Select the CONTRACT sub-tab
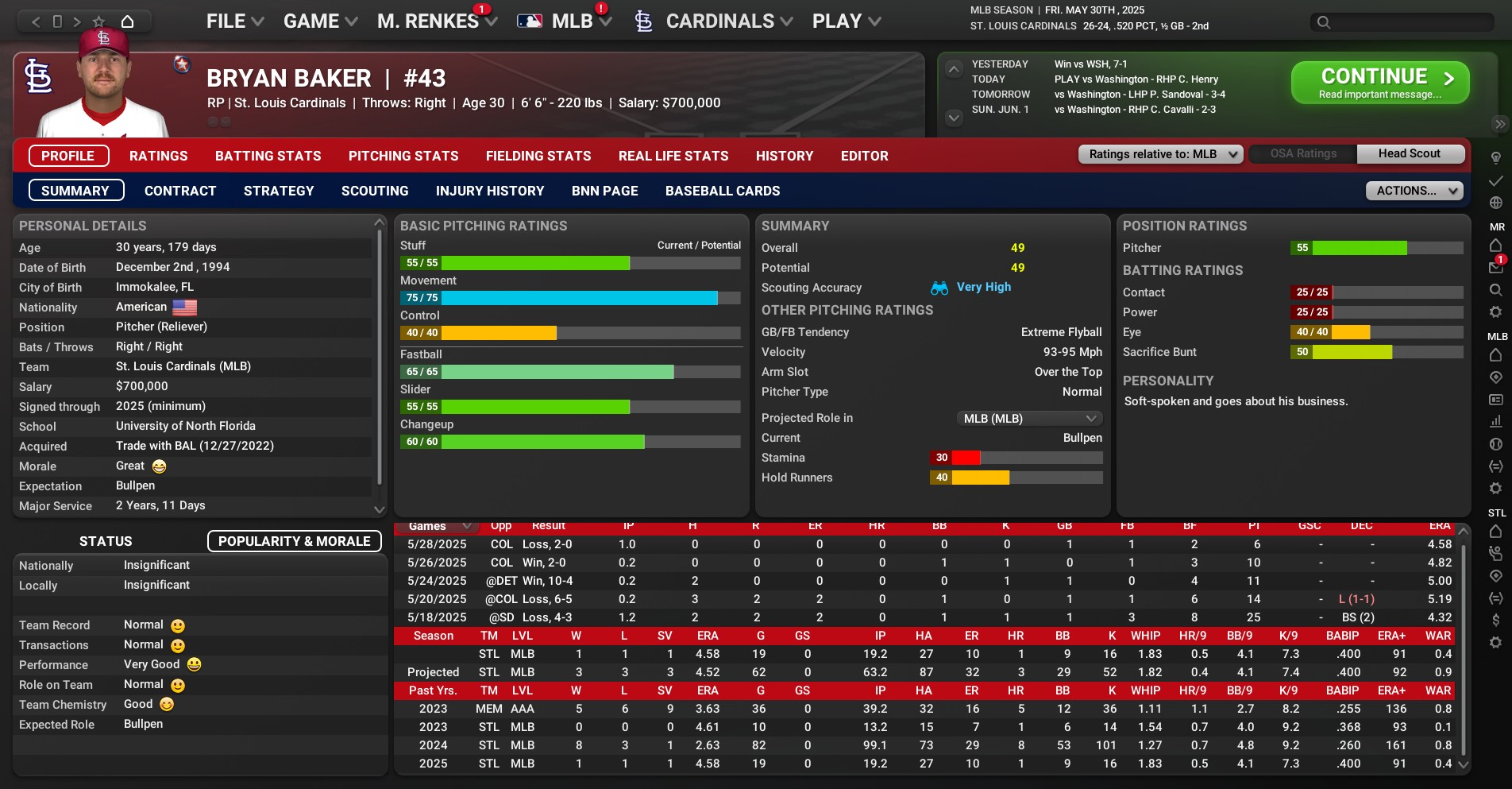This screenshot has height=789, width=1512. [180, 191]
